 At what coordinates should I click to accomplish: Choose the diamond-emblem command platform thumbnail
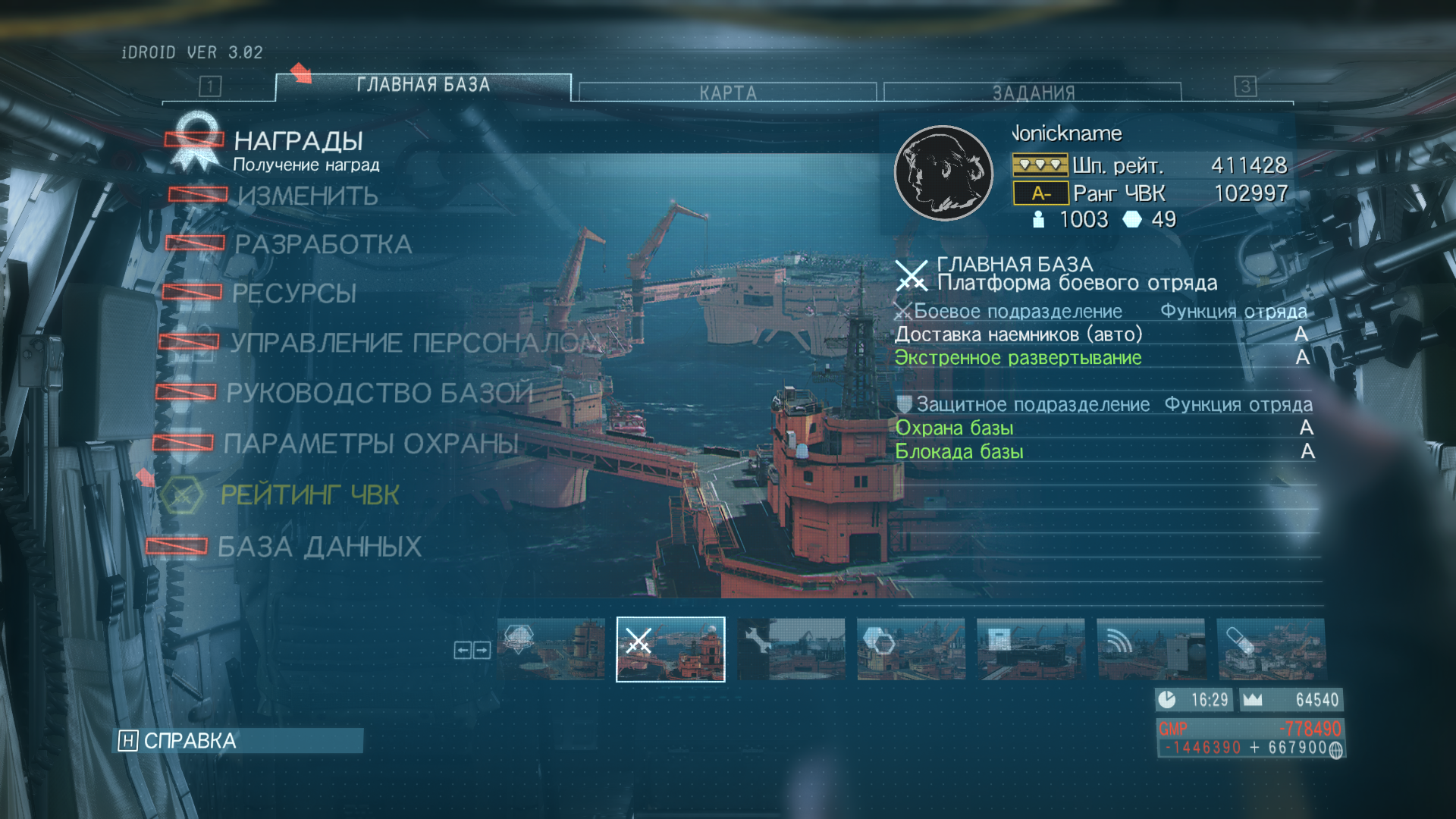pos(551,649)
